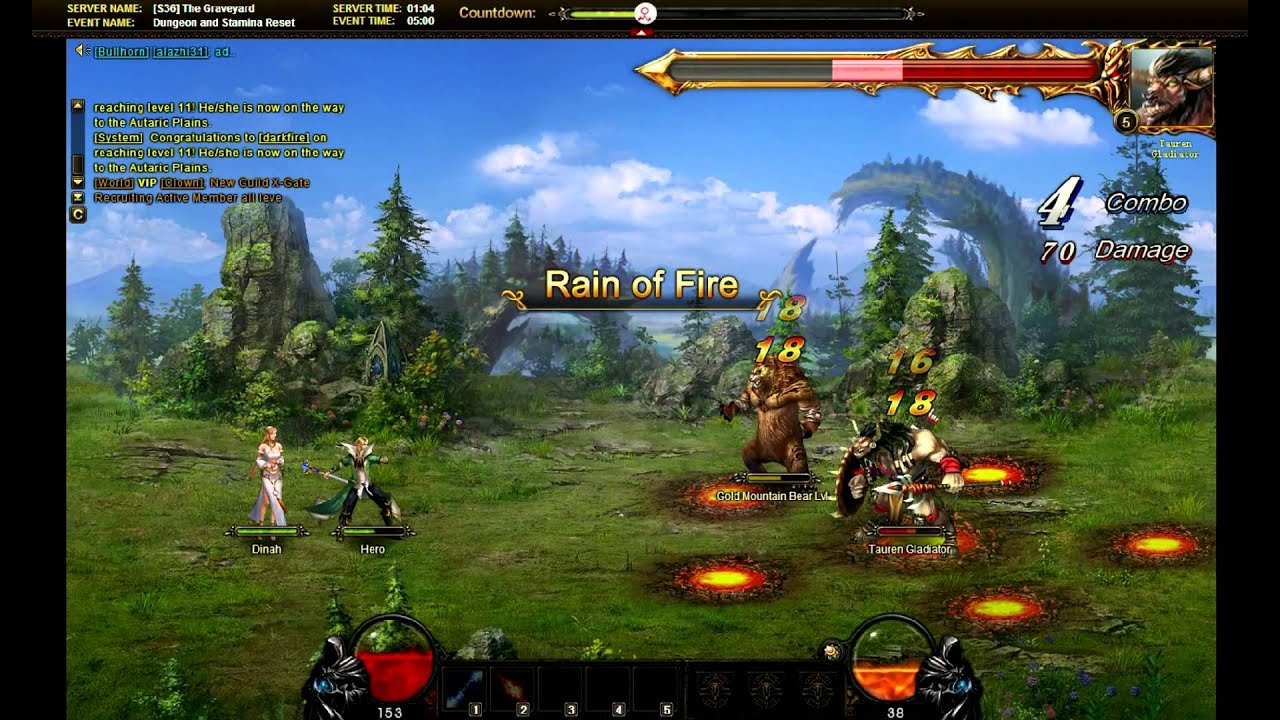The height and width of the screenshot is (720, 1280).
Task: Click the darkfire player name link
Action: click(x=284, y=138)
